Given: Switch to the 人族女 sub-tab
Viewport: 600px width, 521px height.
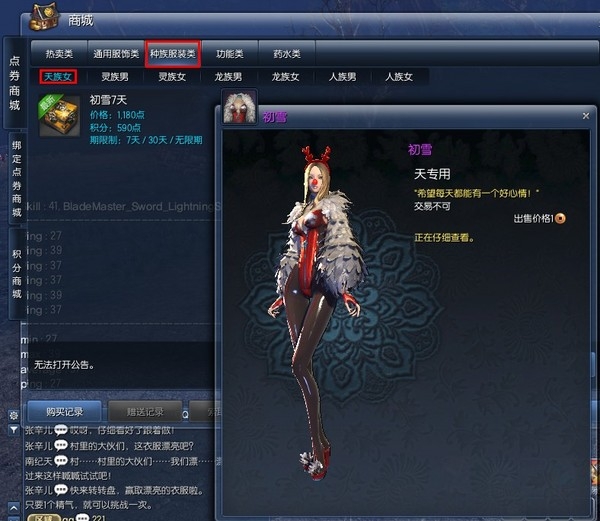Looking at the screenshot, I should [399, 76].
